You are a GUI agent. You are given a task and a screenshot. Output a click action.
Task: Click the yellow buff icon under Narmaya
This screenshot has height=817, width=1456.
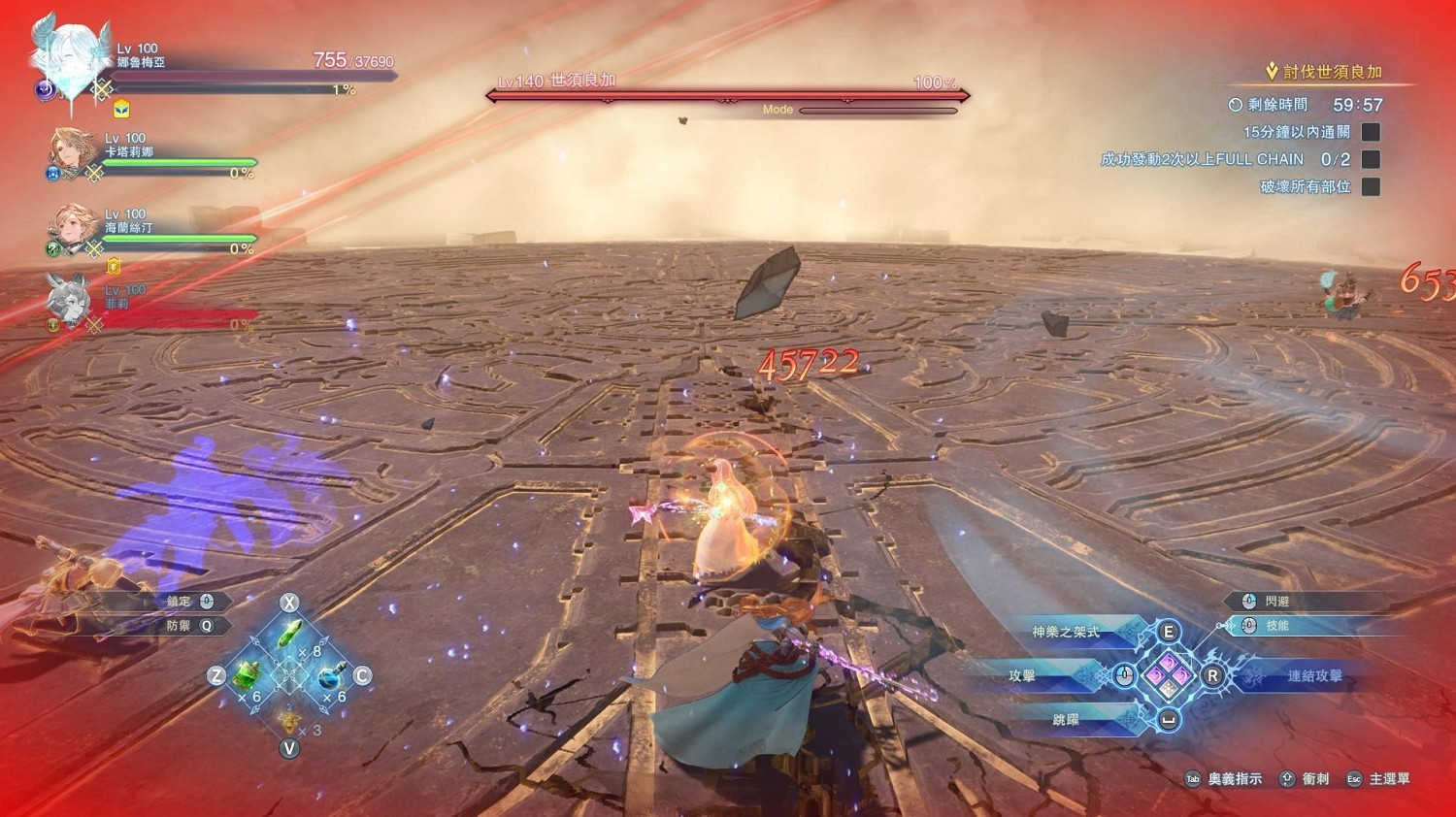(121, 109)
